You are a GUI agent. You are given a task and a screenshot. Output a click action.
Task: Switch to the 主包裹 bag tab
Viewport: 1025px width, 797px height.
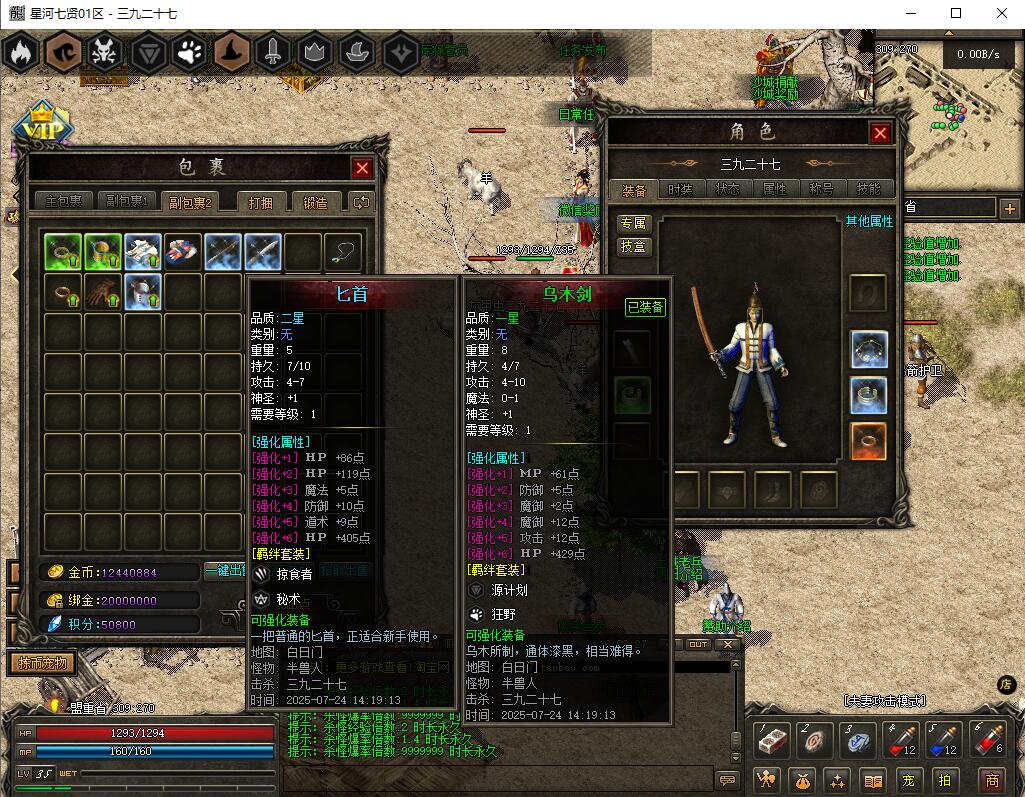click(64, 202)
